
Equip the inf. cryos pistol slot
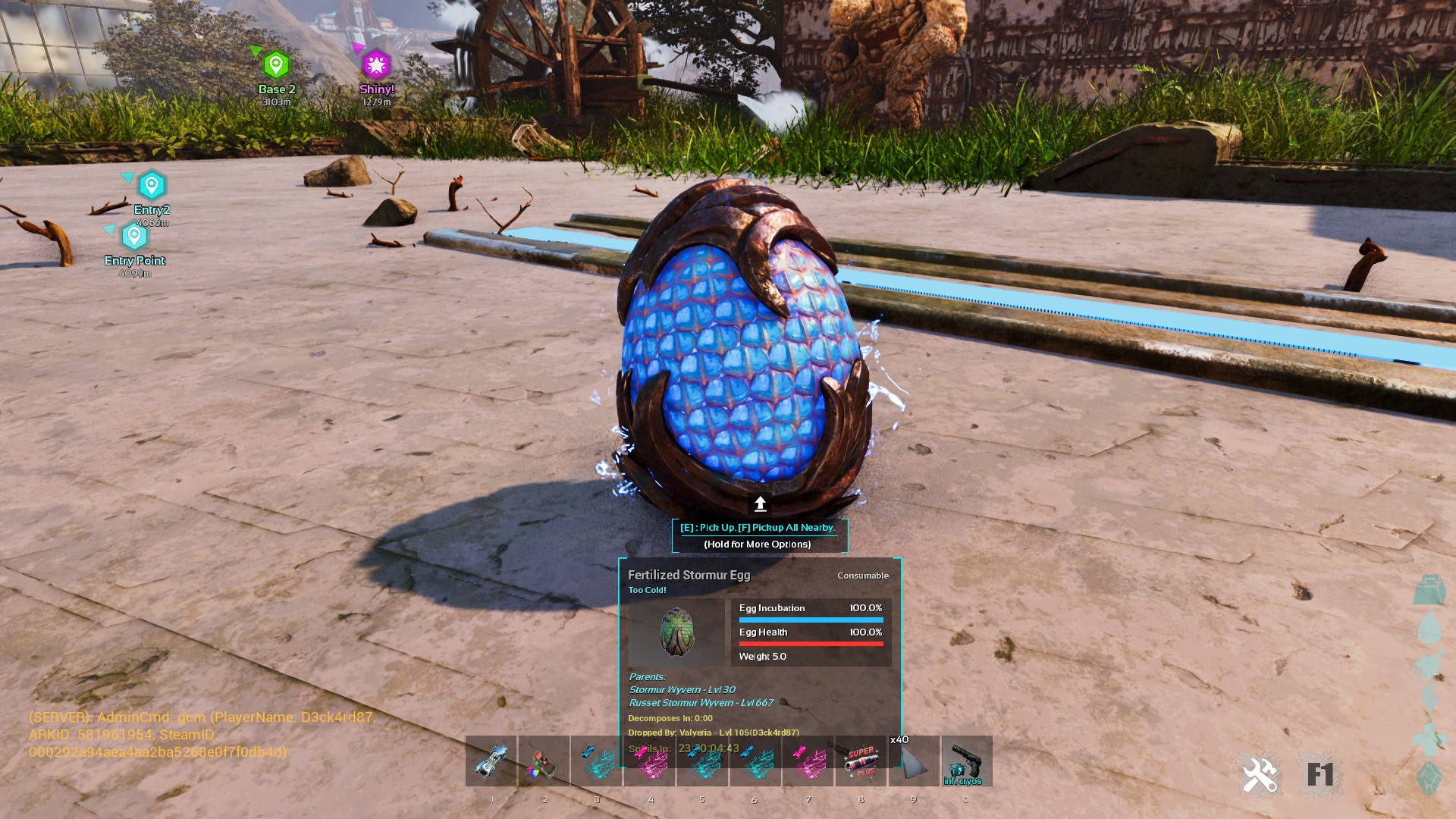966,761
